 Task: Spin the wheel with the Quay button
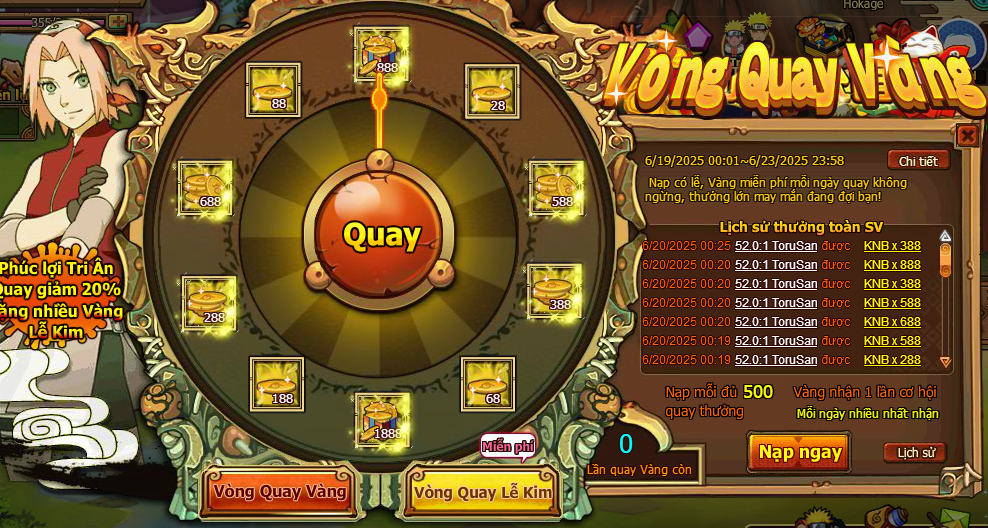point(381,236)
